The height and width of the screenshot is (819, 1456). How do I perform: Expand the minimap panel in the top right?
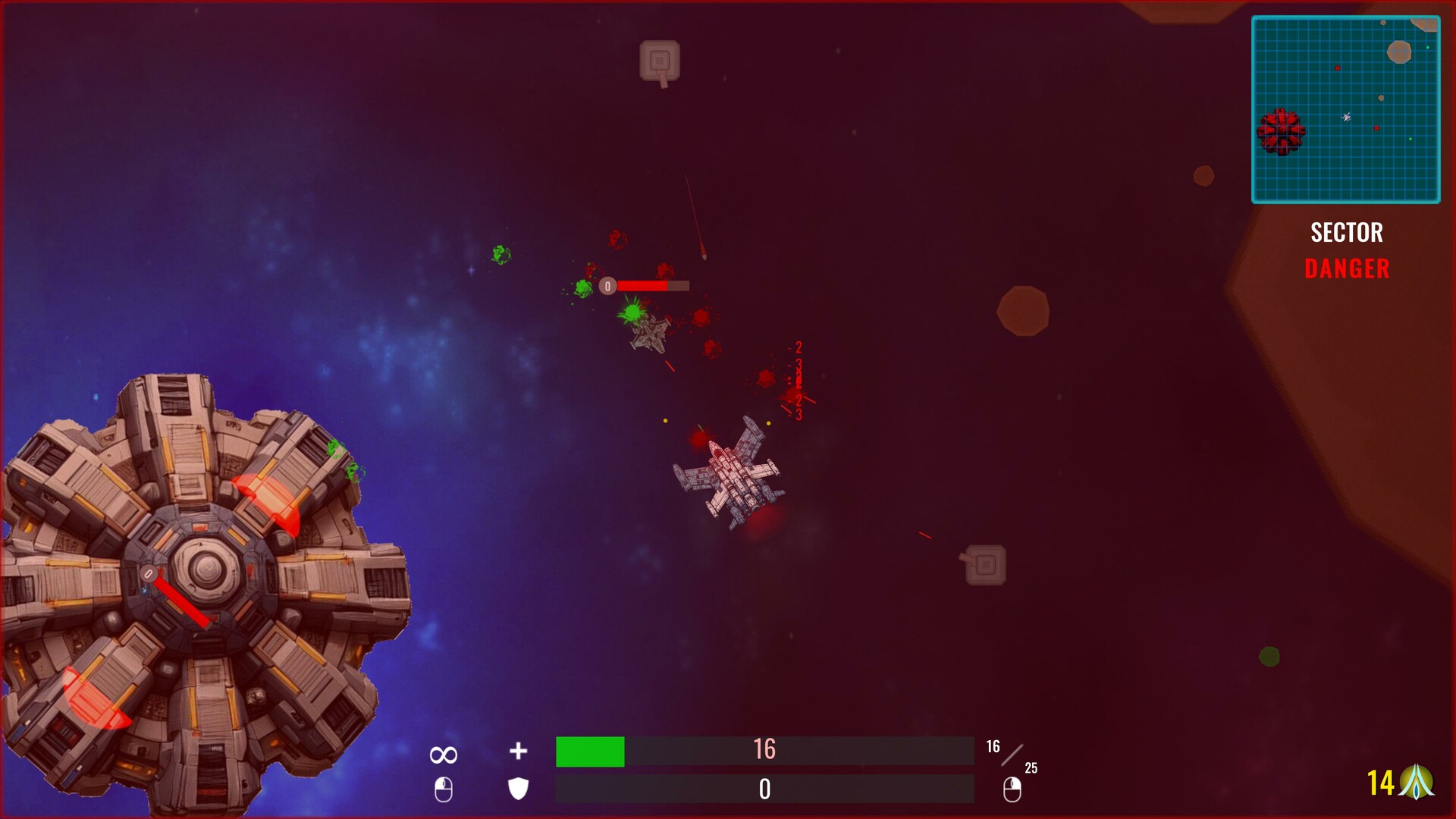tap(1346, 110)
